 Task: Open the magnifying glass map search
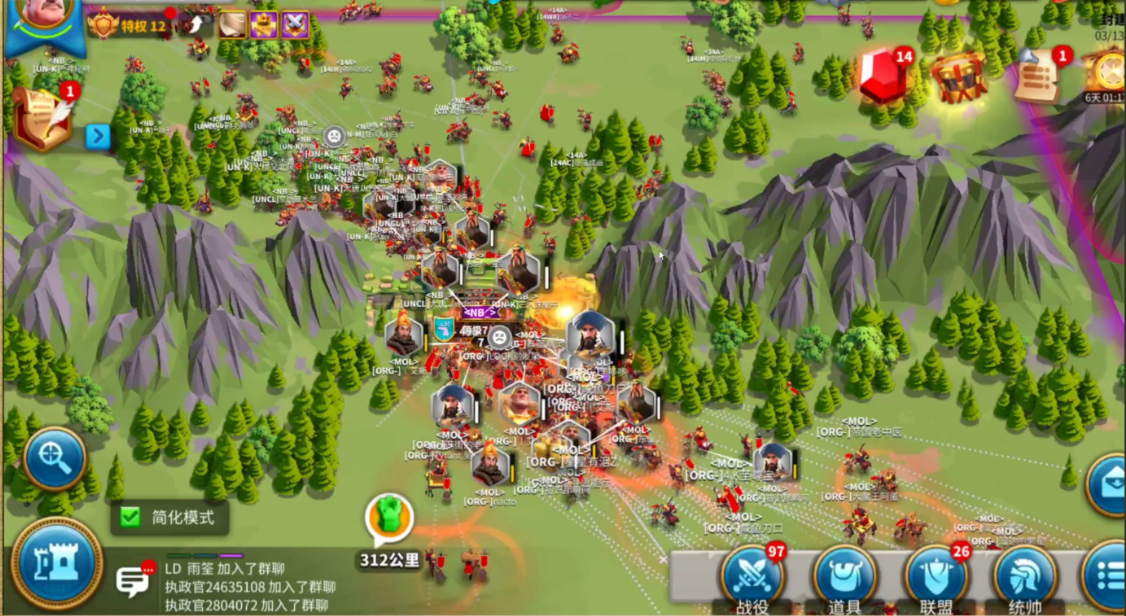[x=54, y=458]
